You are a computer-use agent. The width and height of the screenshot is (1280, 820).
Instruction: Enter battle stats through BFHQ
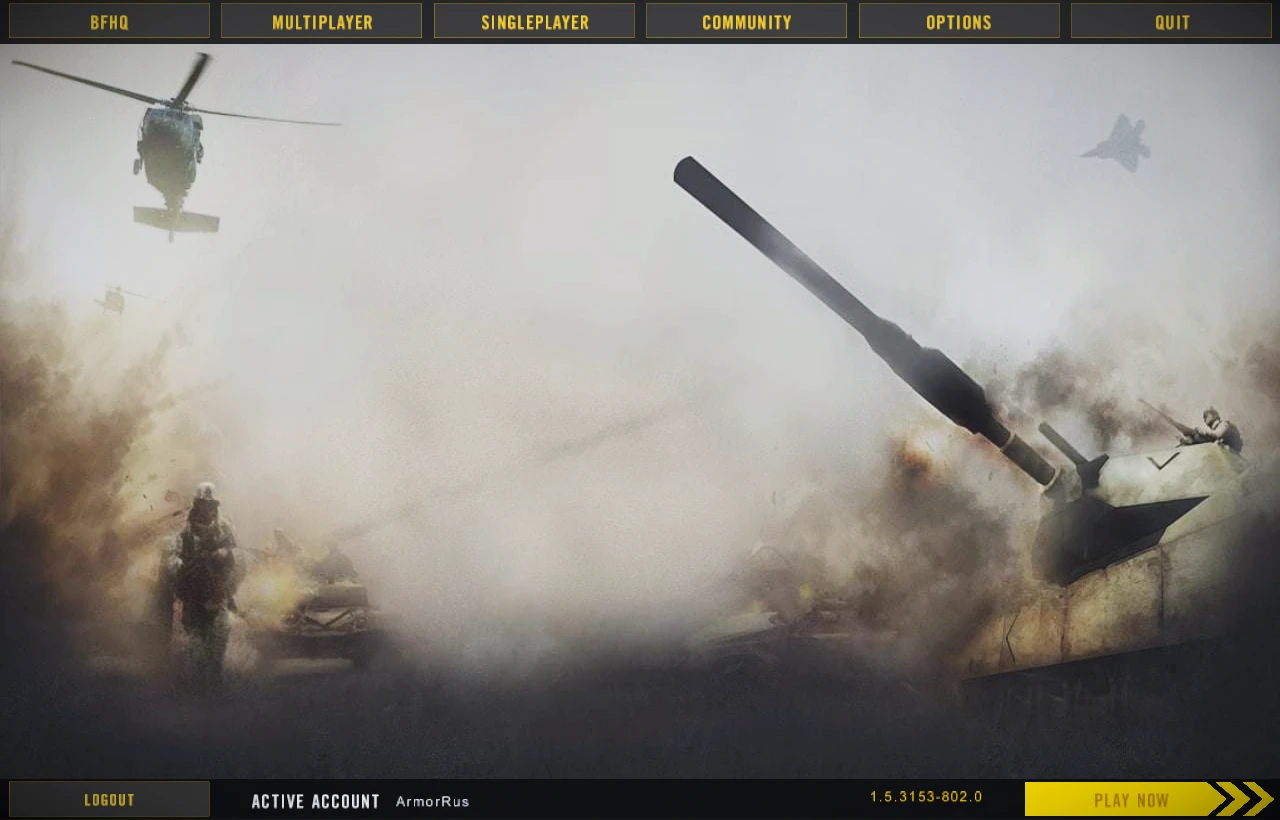click(108, 20)
